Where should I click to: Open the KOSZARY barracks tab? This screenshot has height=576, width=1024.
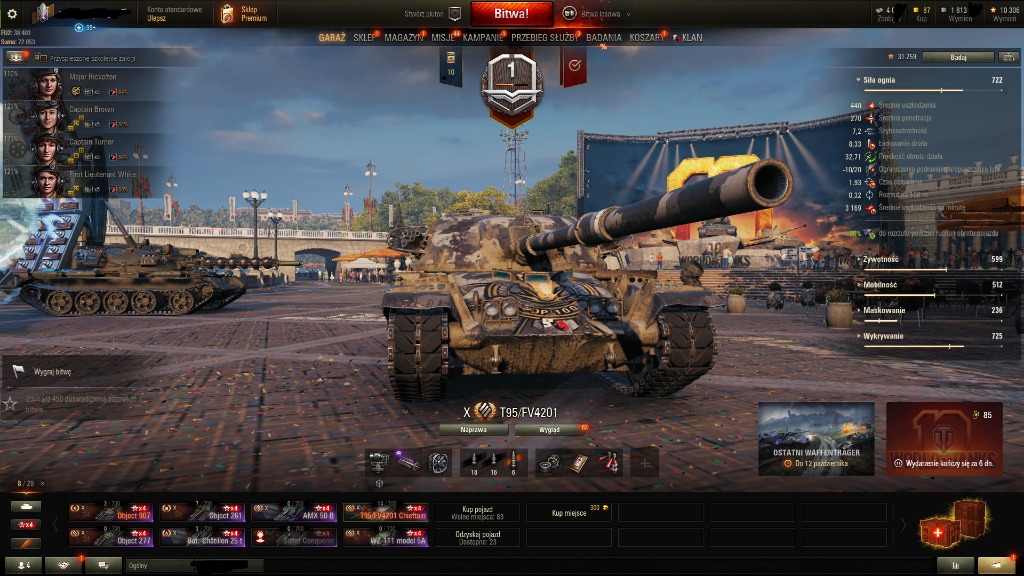point(646,38)
